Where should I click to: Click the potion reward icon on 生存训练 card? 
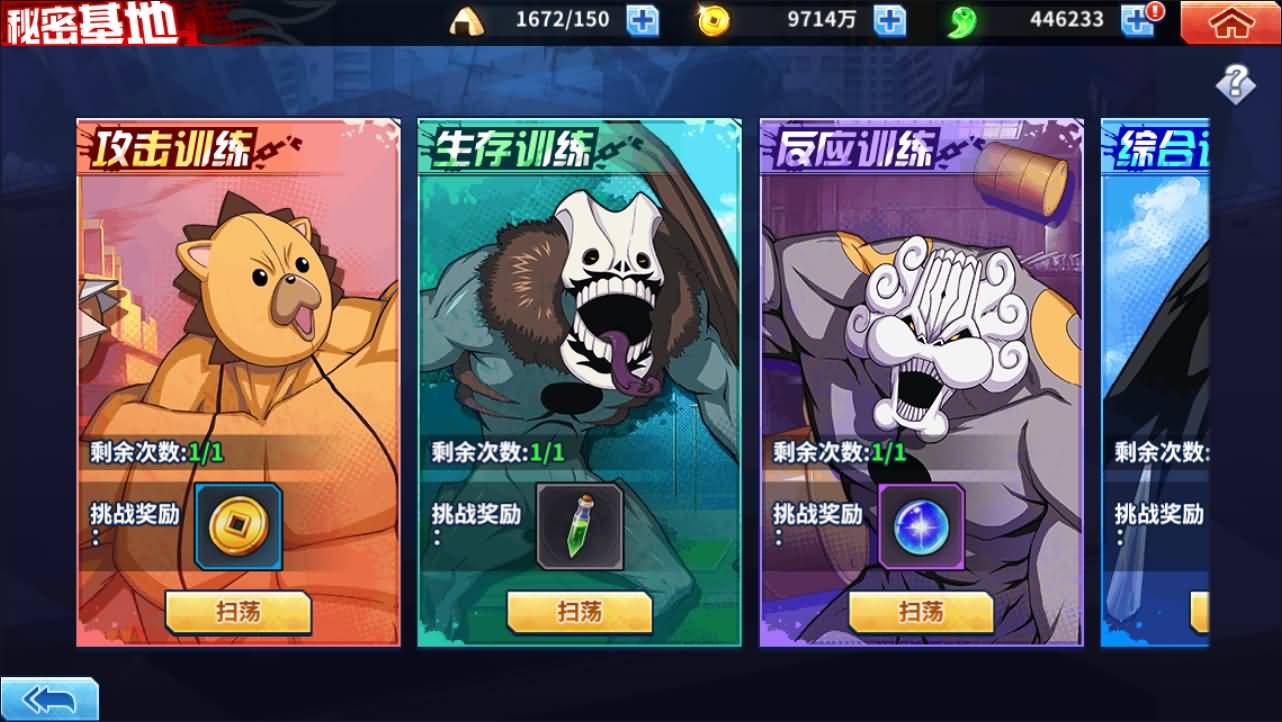click(x=578, y=523)
